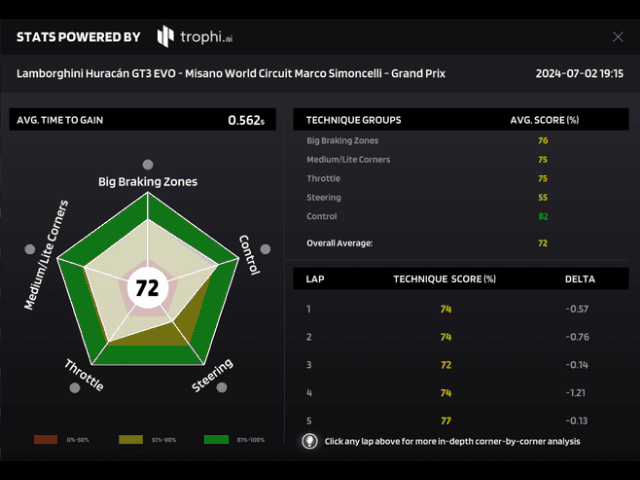
Task: Close the trophi.ai stats panel
Action: pos(617,37)
